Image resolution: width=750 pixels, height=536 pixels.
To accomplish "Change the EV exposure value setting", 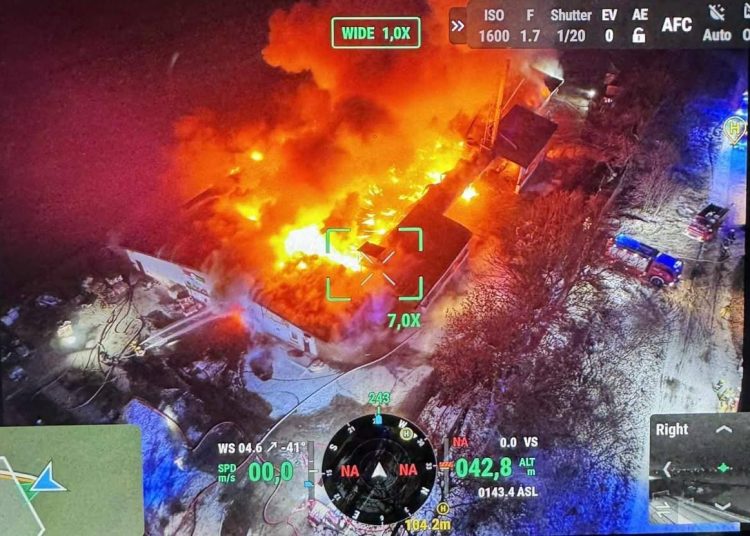I will click(x=609, y=26).
